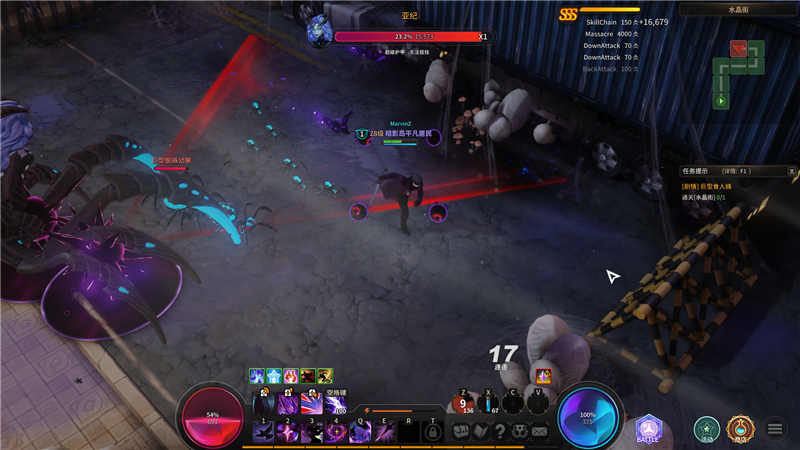Activate the purple skill in slot 4
This screenshot has width=800, height=450.
pos(337,431)
